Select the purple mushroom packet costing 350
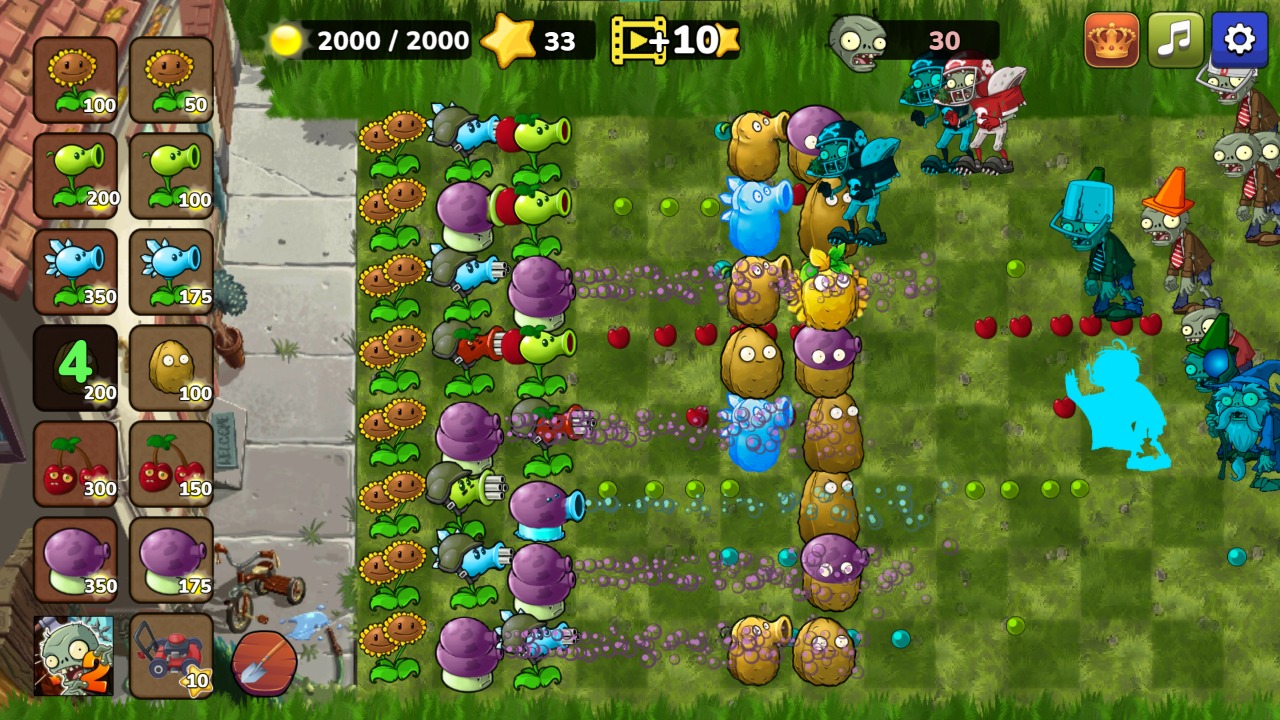1280x720 pixels. [x=75, y=558]
